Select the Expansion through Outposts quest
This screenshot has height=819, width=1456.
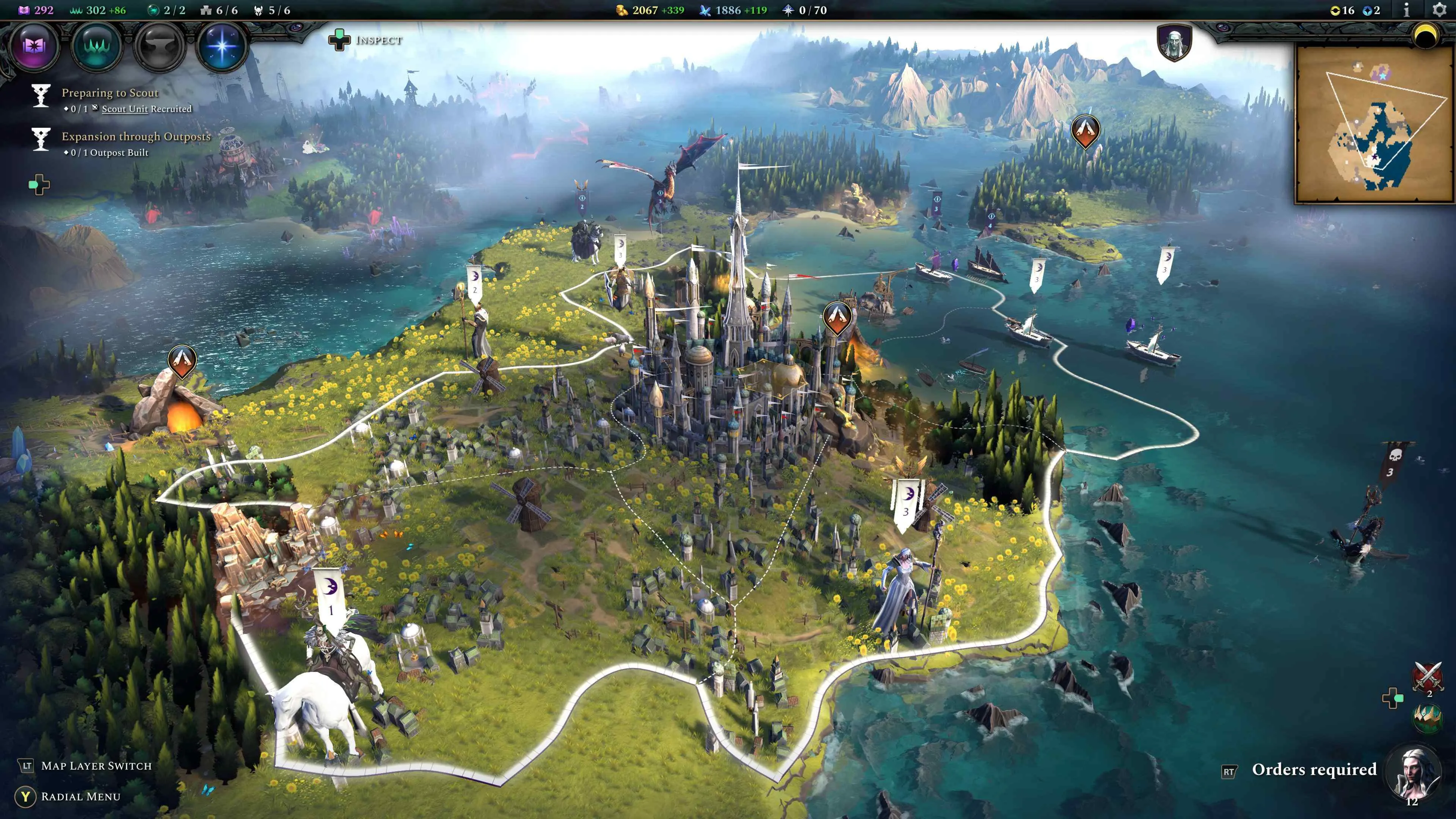point(136,136)
